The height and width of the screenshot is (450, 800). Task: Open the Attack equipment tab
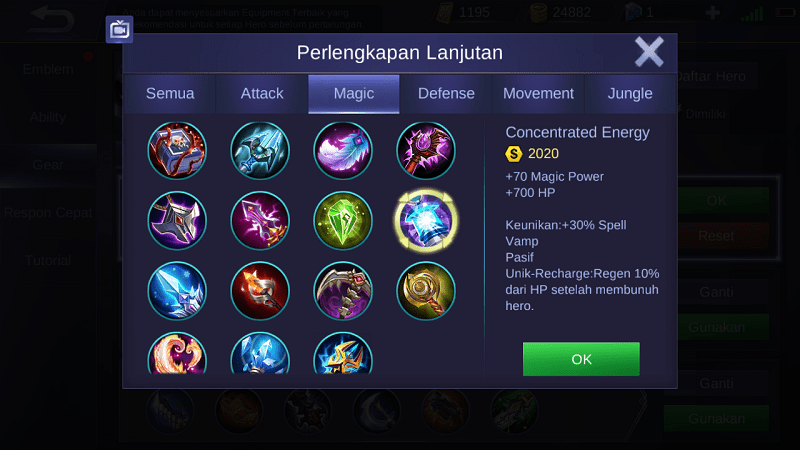262,94
